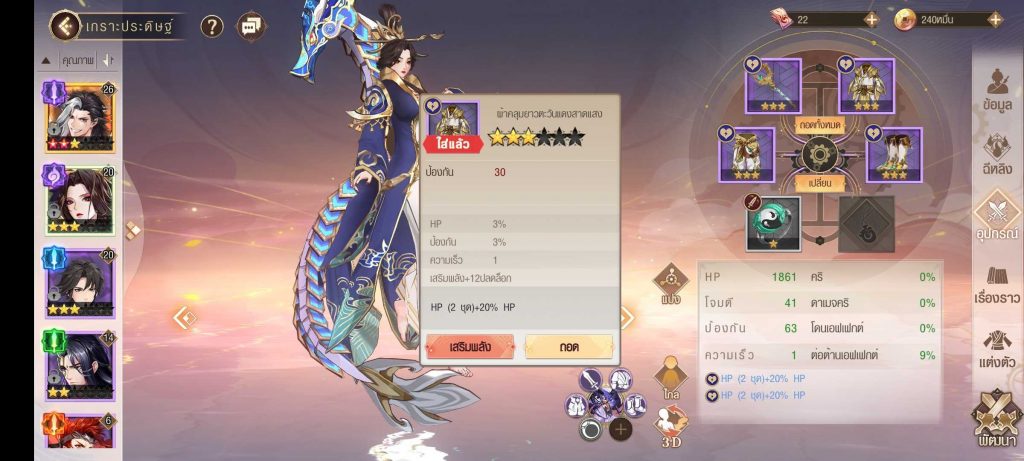Select the equipped white cloak slot

pyautogui.click(x=747, y=154)
